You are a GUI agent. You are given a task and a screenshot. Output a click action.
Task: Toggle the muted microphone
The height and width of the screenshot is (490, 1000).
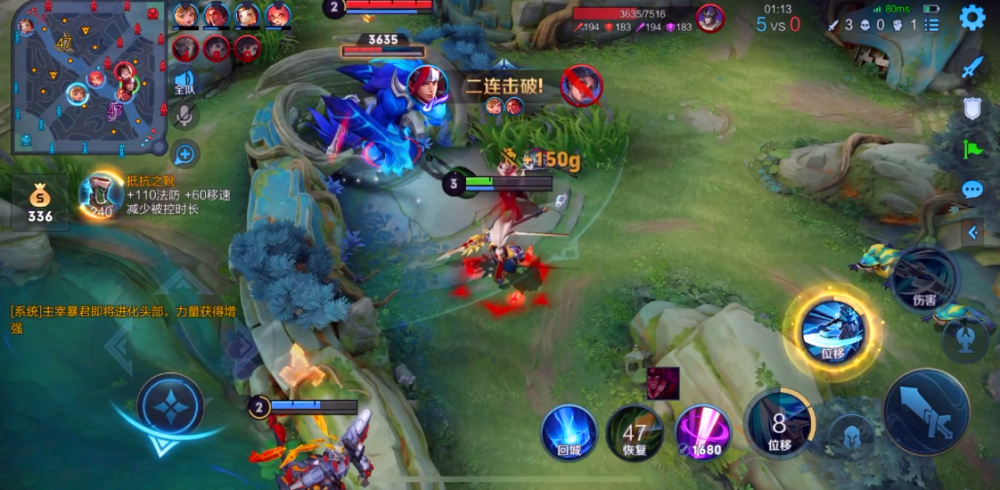184,117
